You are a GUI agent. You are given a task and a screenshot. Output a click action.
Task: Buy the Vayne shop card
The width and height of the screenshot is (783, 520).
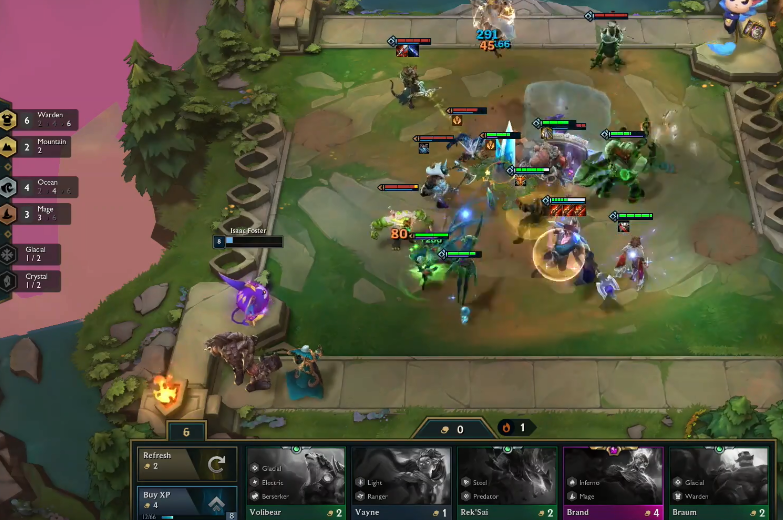tap(400, 482)
